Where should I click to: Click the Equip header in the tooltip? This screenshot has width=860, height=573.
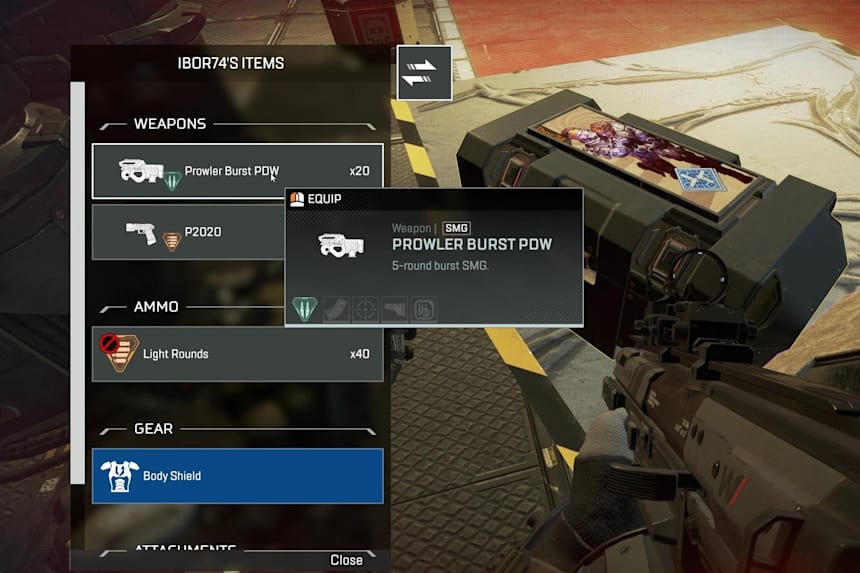(324, 199)
